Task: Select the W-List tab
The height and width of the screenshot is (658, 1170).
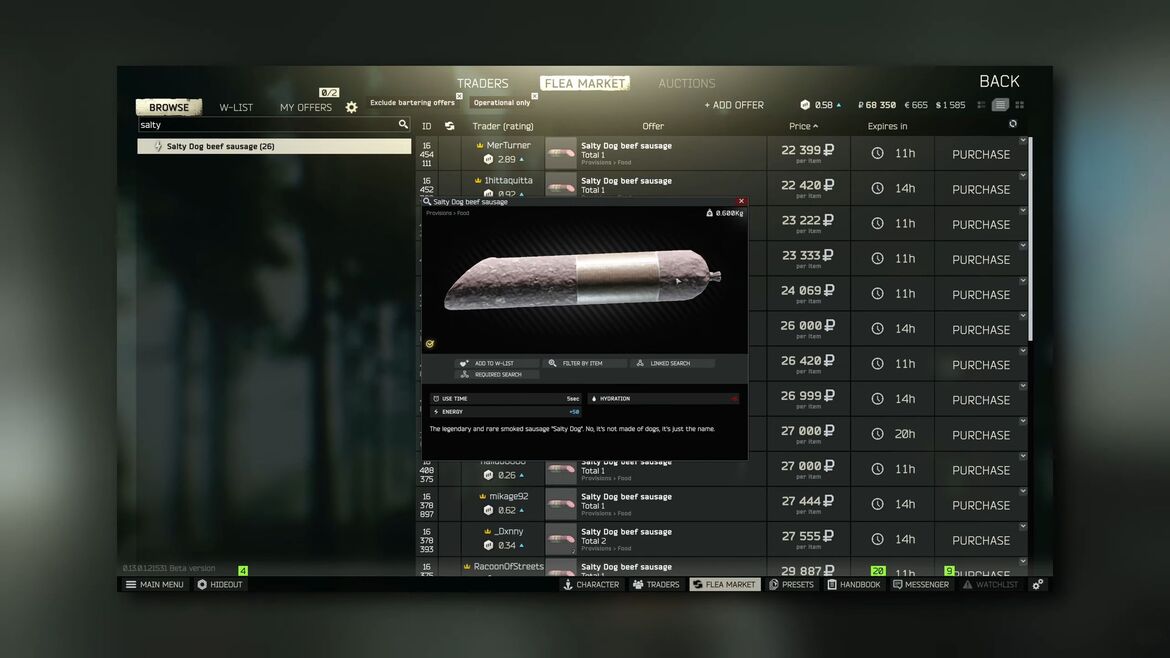Action: pyautogui.click(x=236, y=107)
